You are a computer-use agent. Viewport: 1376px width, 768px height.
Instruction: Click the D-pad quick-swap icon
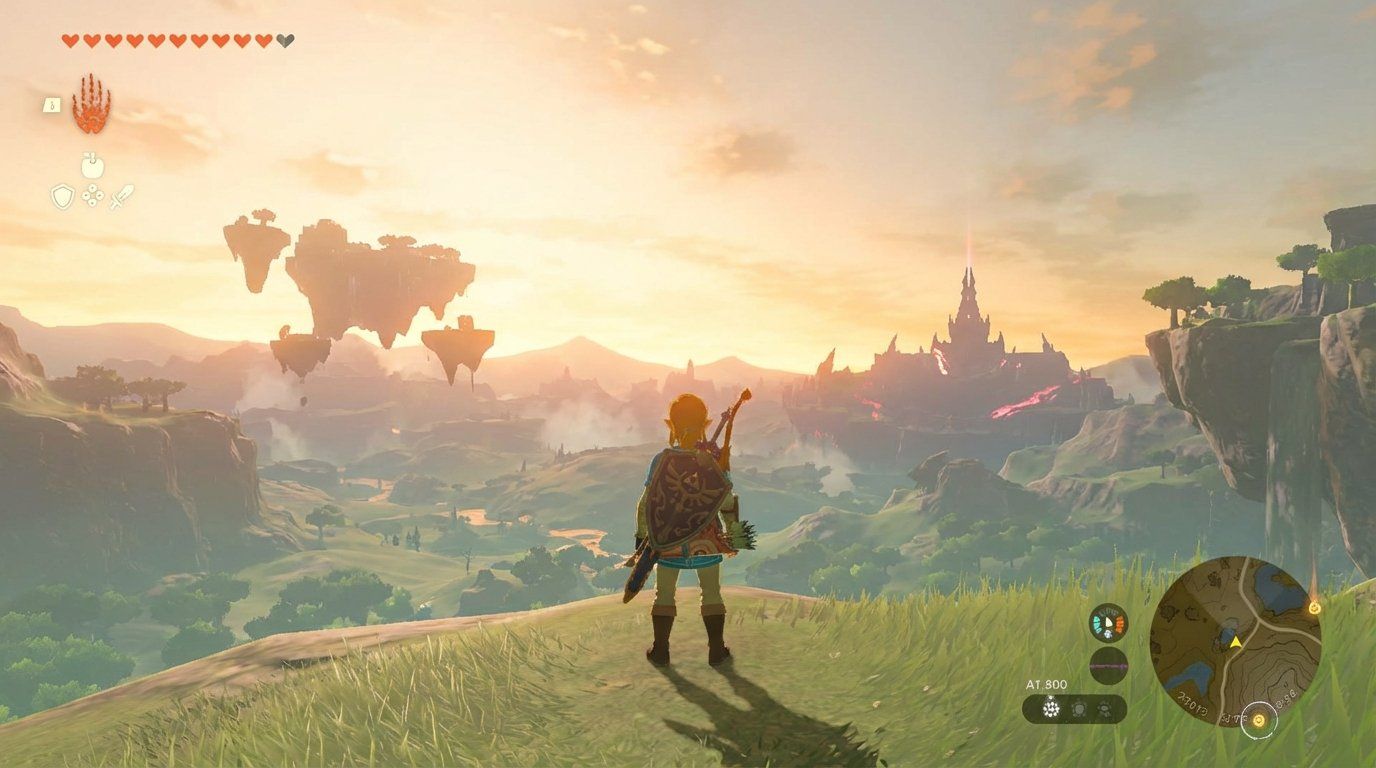click(x=92, y=195)
